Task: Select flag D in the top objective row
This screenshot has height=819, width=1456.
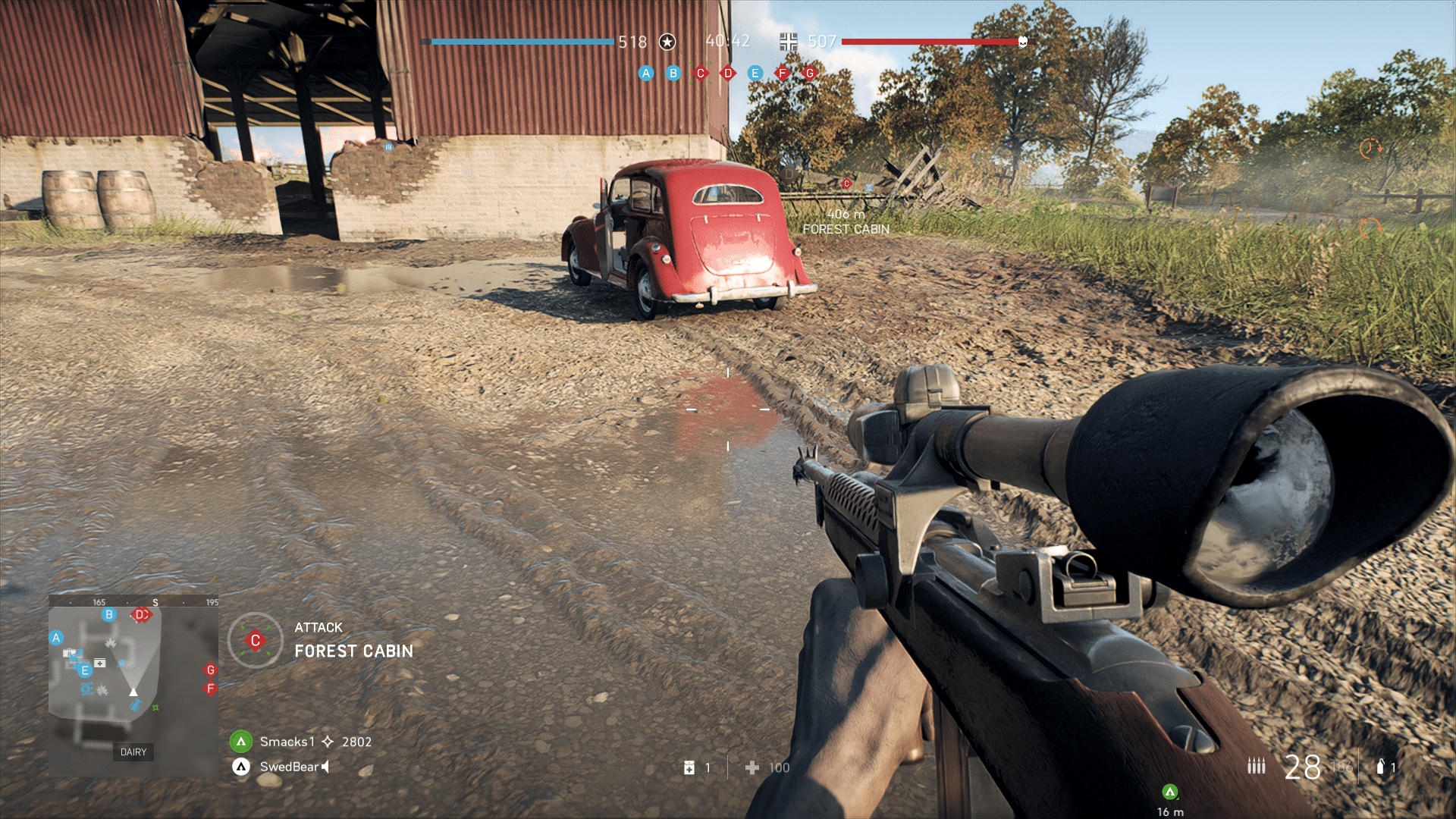Action: pos(728,74)
